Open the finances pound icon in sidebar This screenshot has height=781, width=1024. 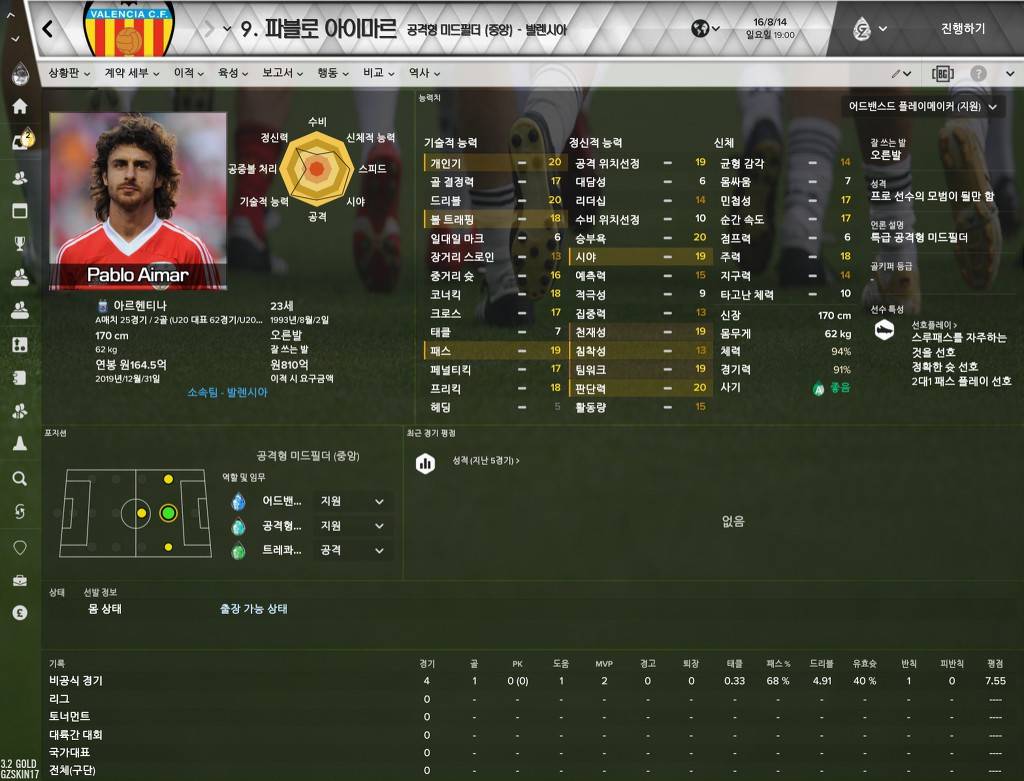click(19, 613)
